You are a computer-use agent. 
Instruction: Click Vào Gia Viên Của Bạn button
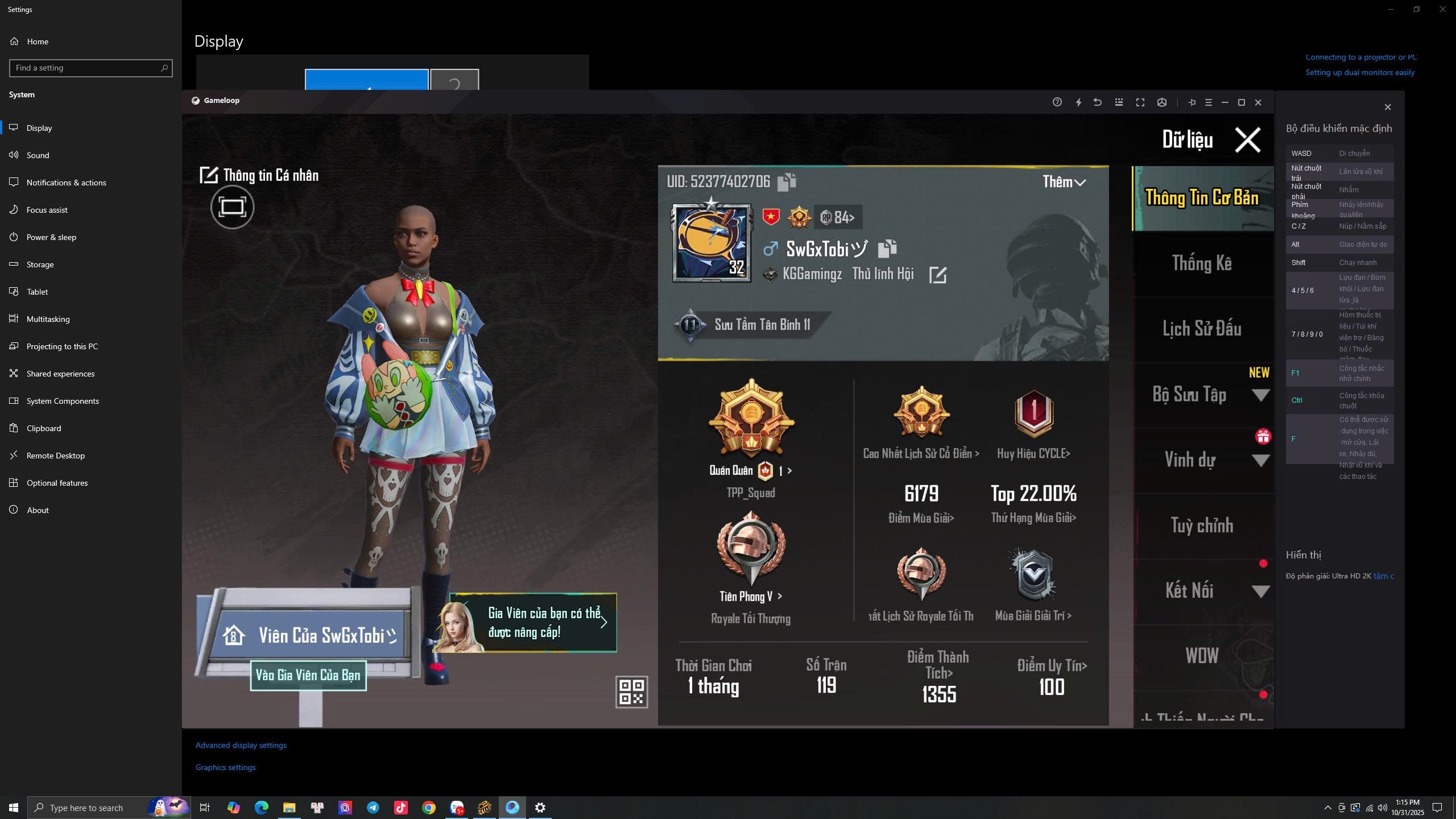click(308, 676)
